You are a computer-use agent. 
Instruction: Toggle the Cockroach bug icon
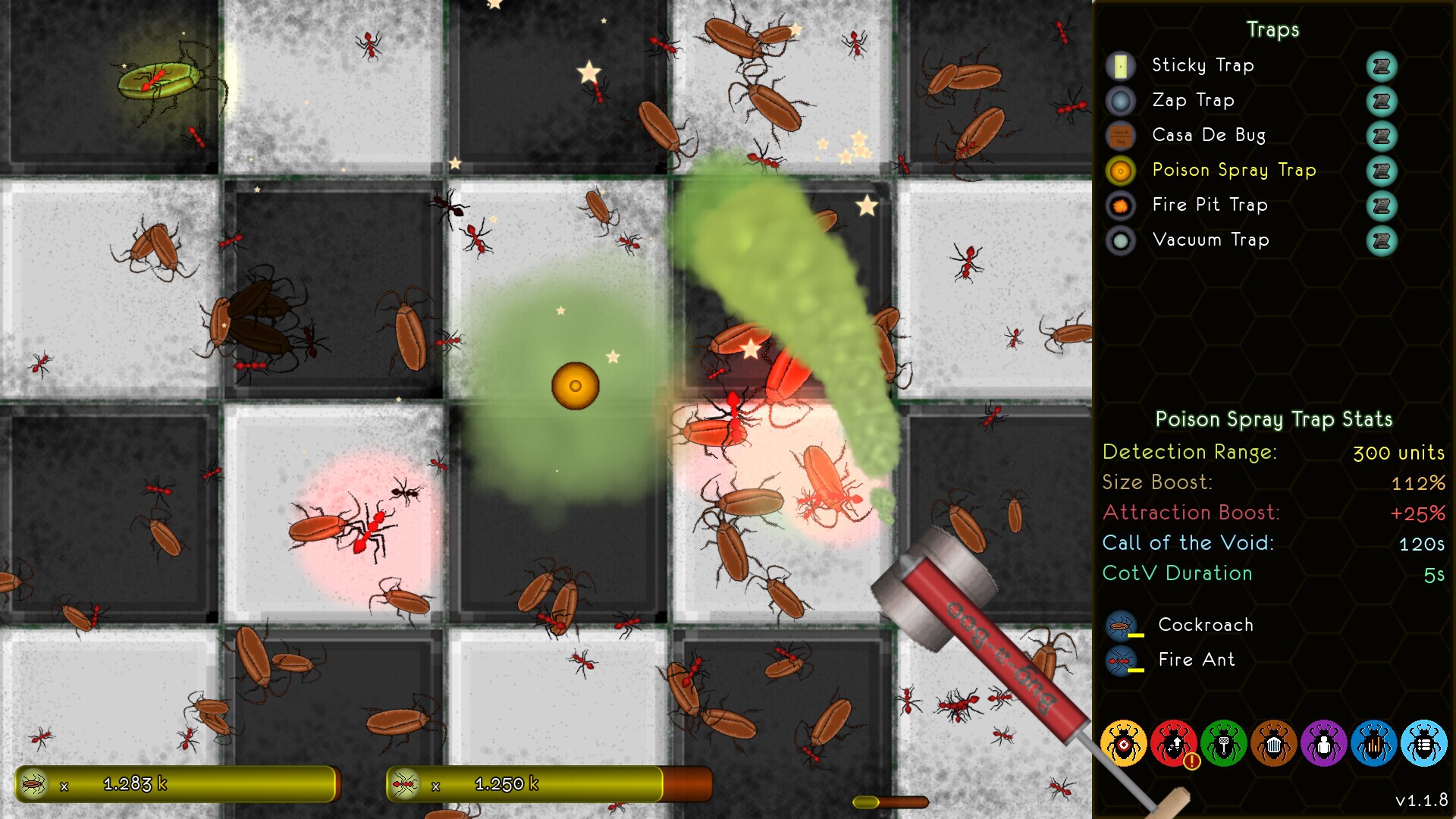pyautogui.click(x=1121, y=626)
